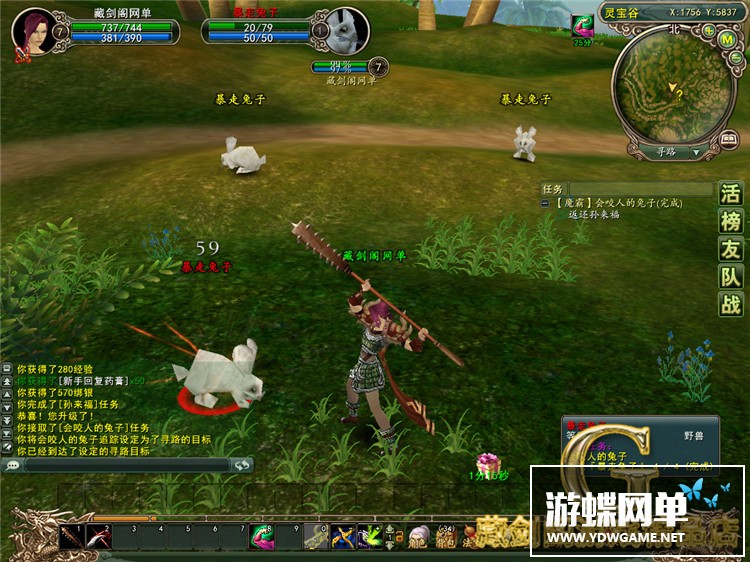Click the buff icon with 25分 timer

click(582, 26)
